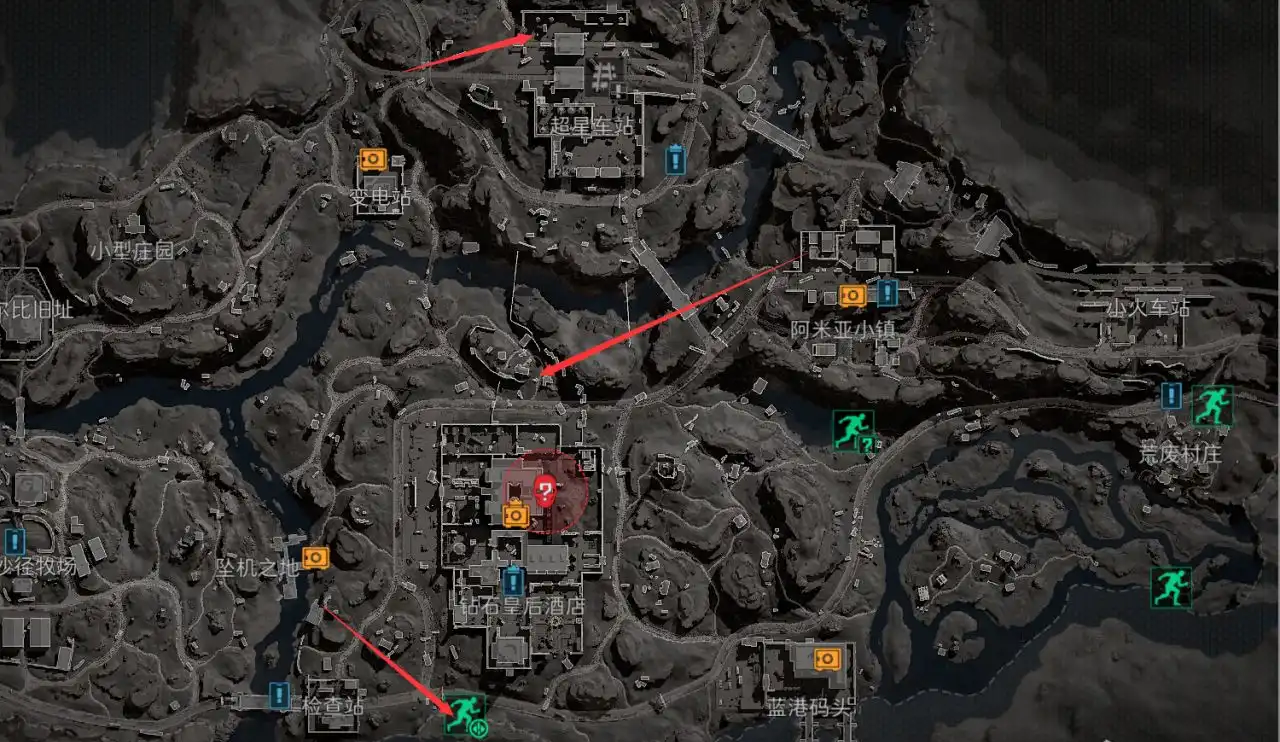Click the blue marker above 钻石皇后酒店 label
The width and height of the screenshot is (1280, 742).
(x=513, y=580)
